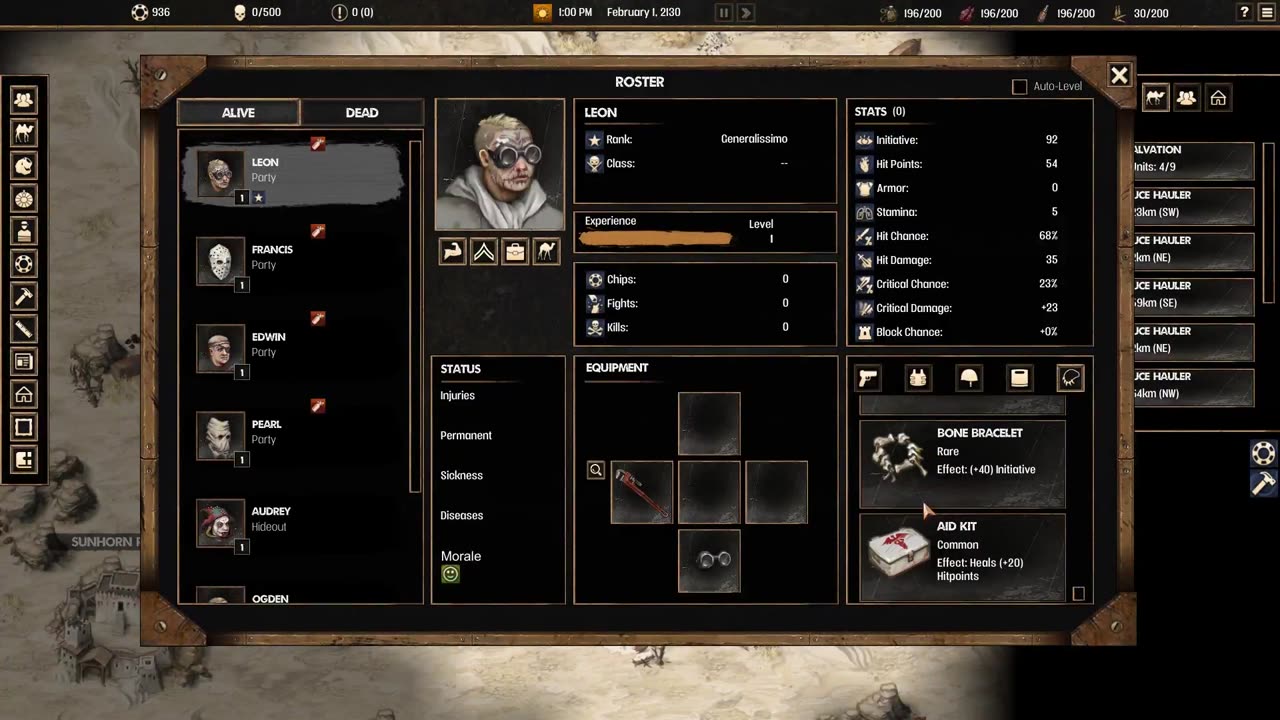Open the weapons inventory category
The image size is (1280, 720).
(868, 377)
